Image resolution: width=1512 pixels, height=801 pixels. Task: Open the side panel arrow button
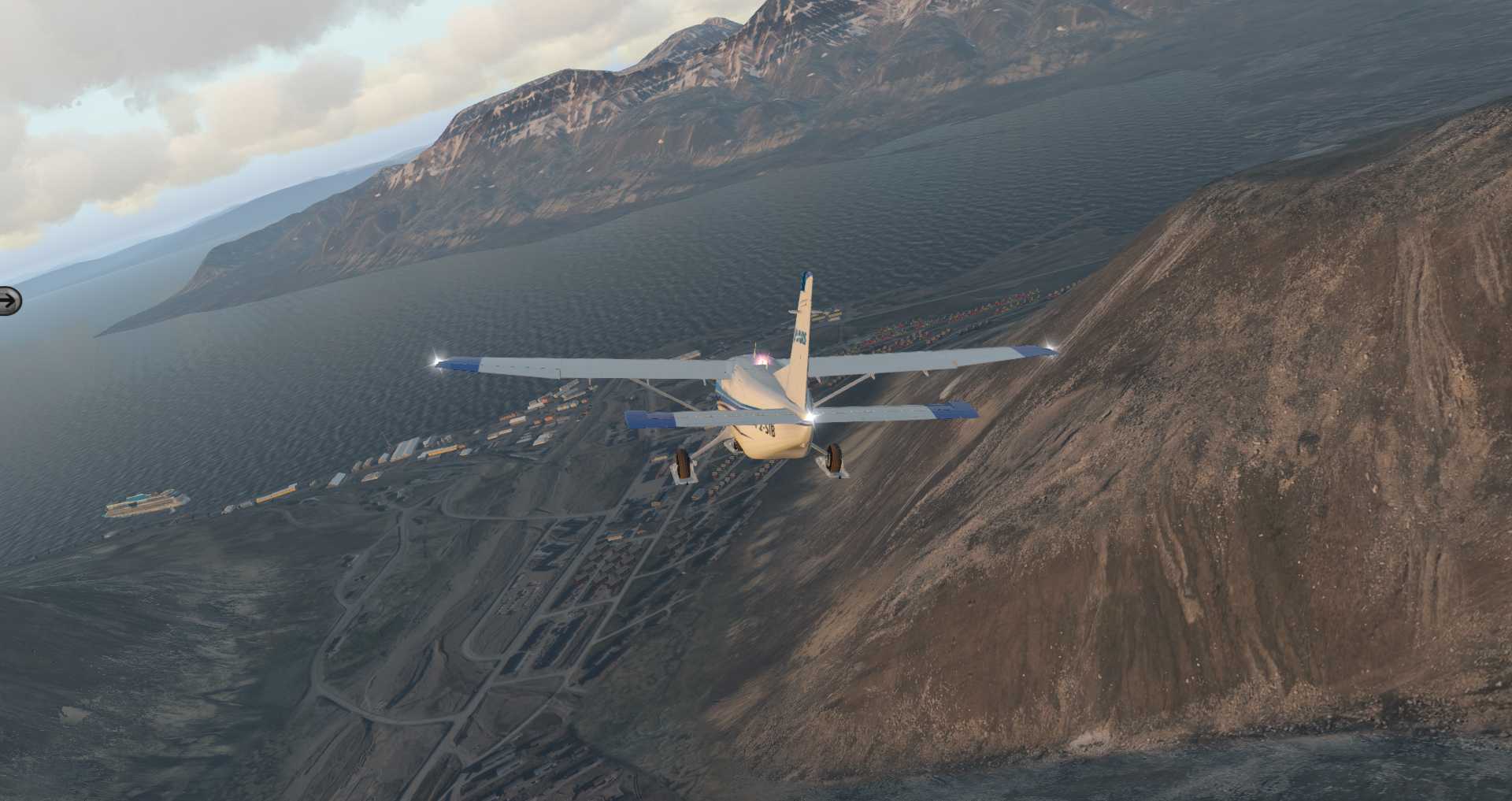(9, 300)
